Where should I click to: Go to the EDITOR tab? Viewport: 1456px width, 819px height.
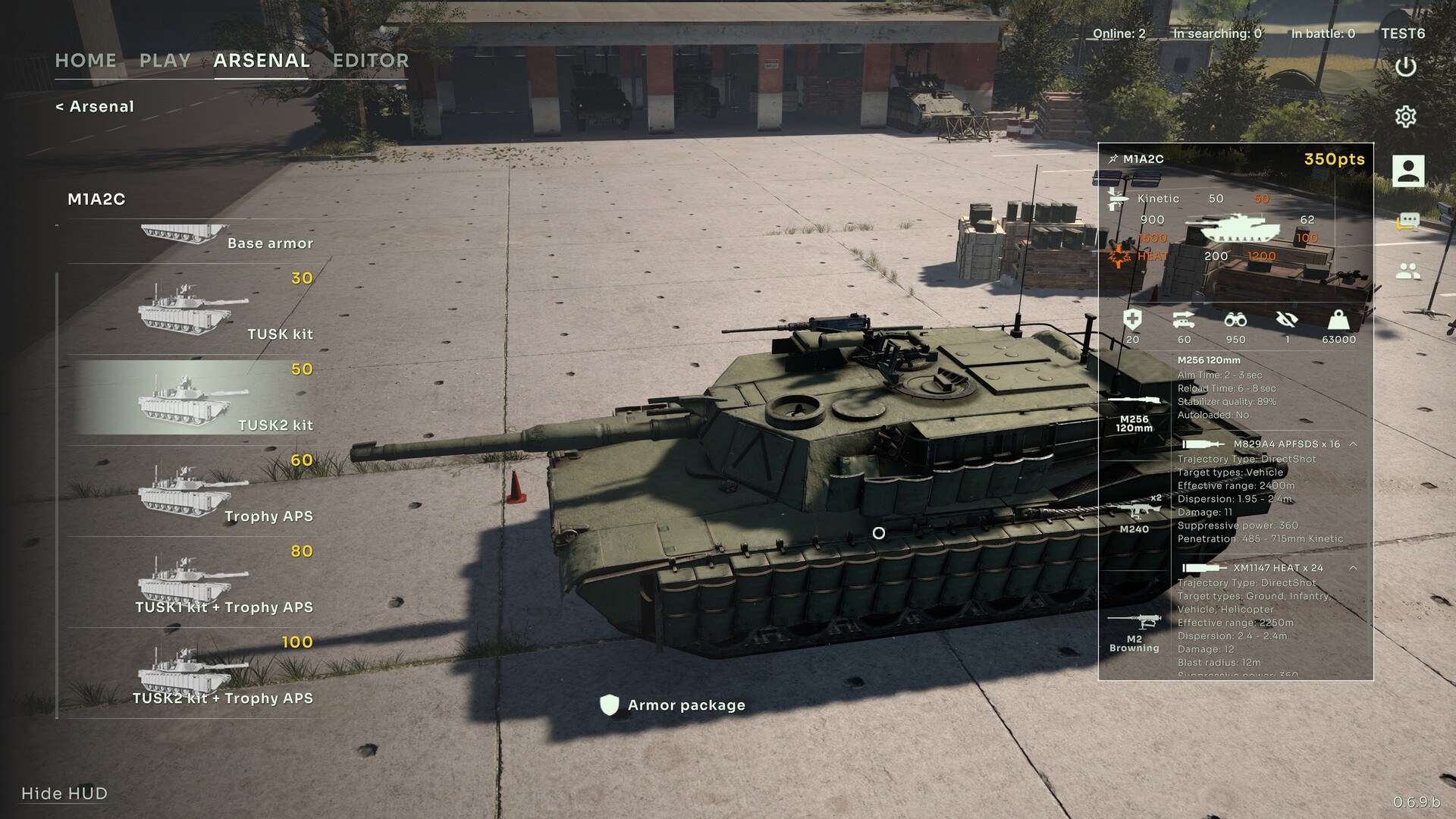click(x=371, y=61)
